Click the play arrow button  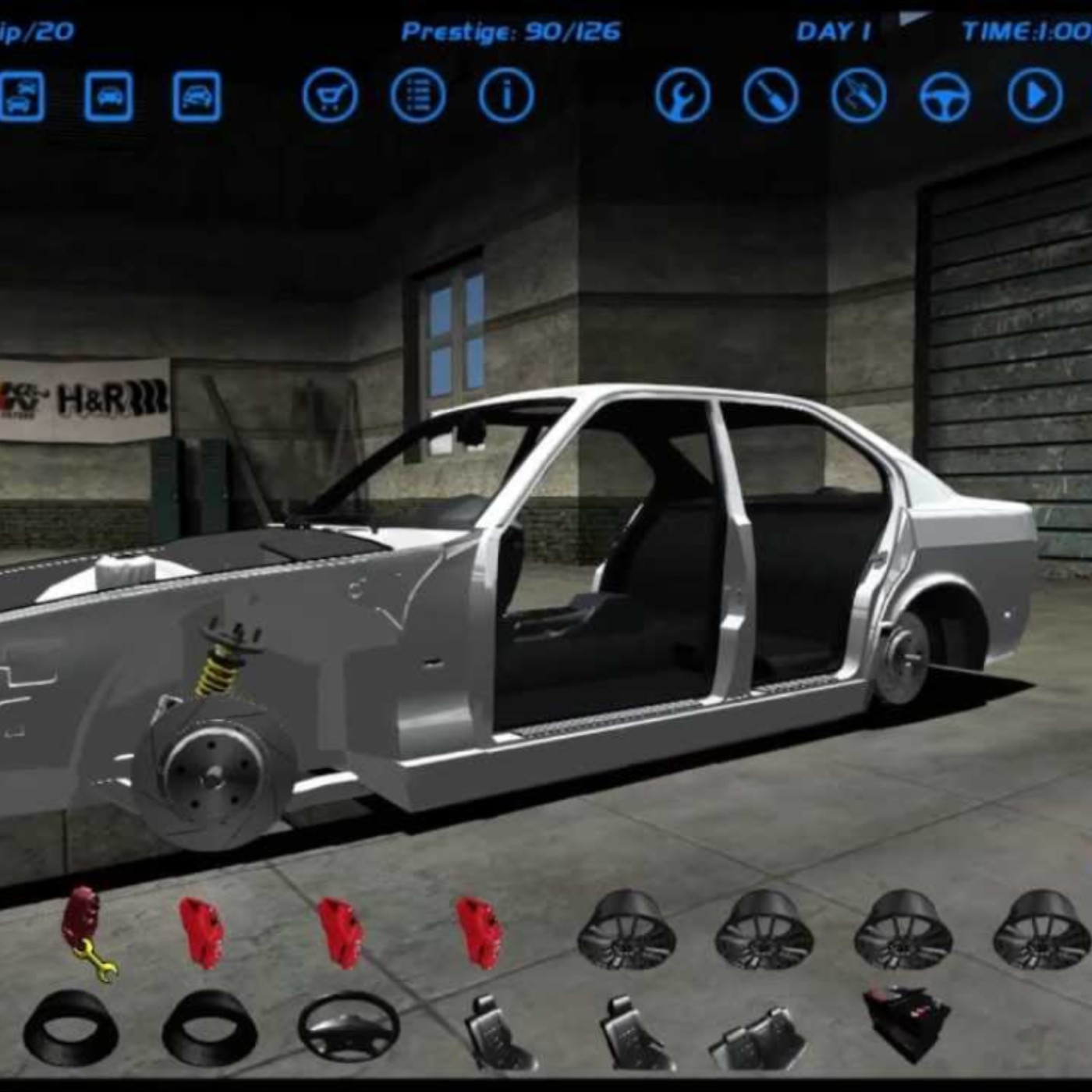pos(1034,97)
